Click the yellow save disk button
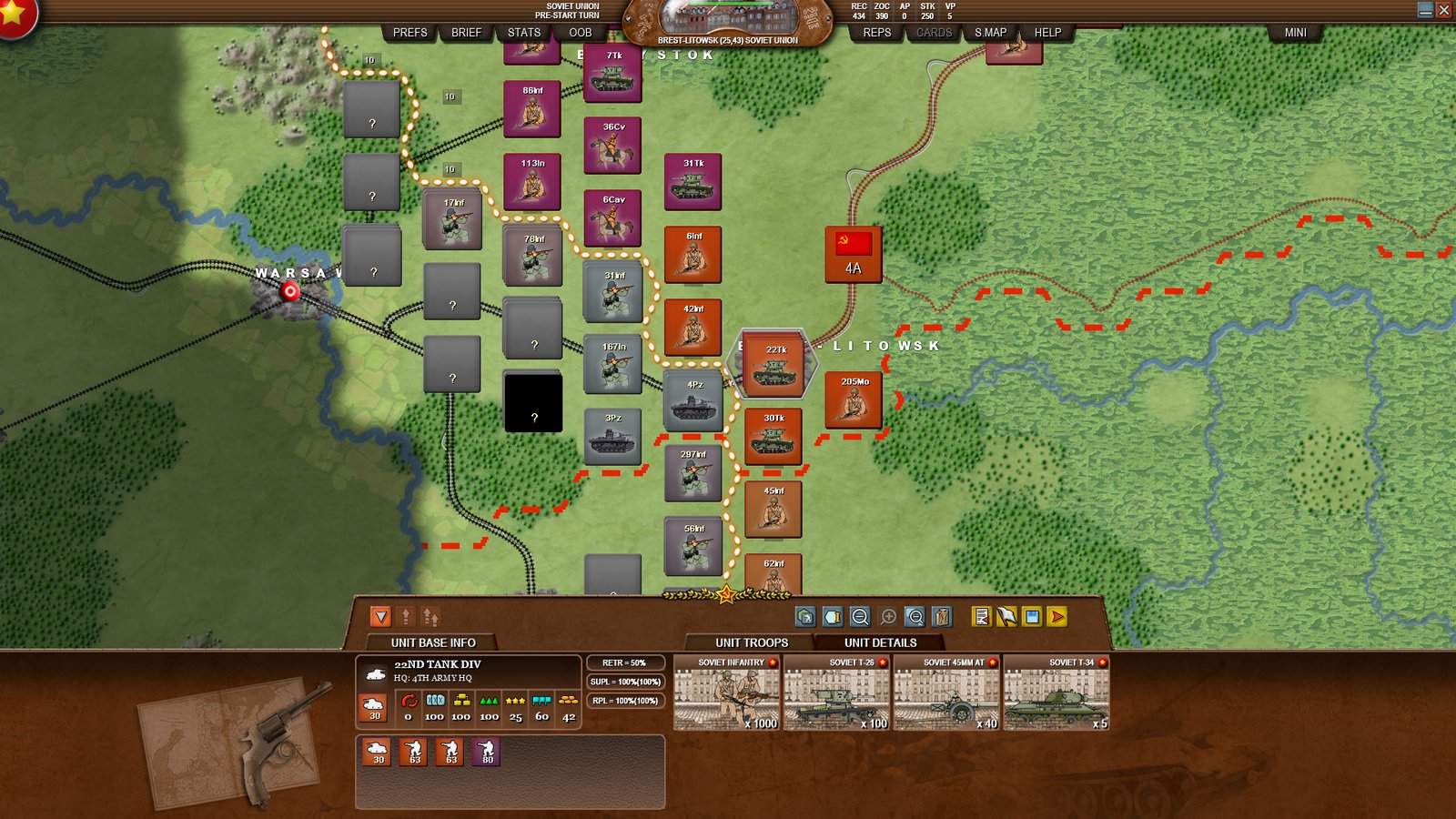Screen dimensions: 1456x819 tap(1032, 617)
